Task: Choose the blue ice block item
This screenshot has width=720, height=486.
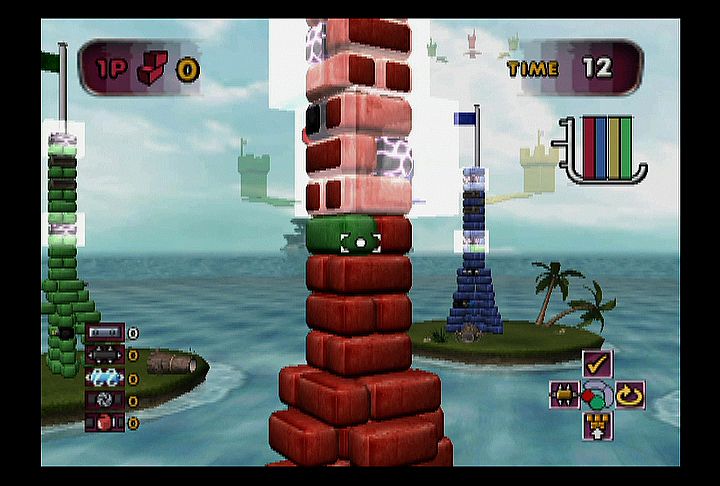Action: 105,378
